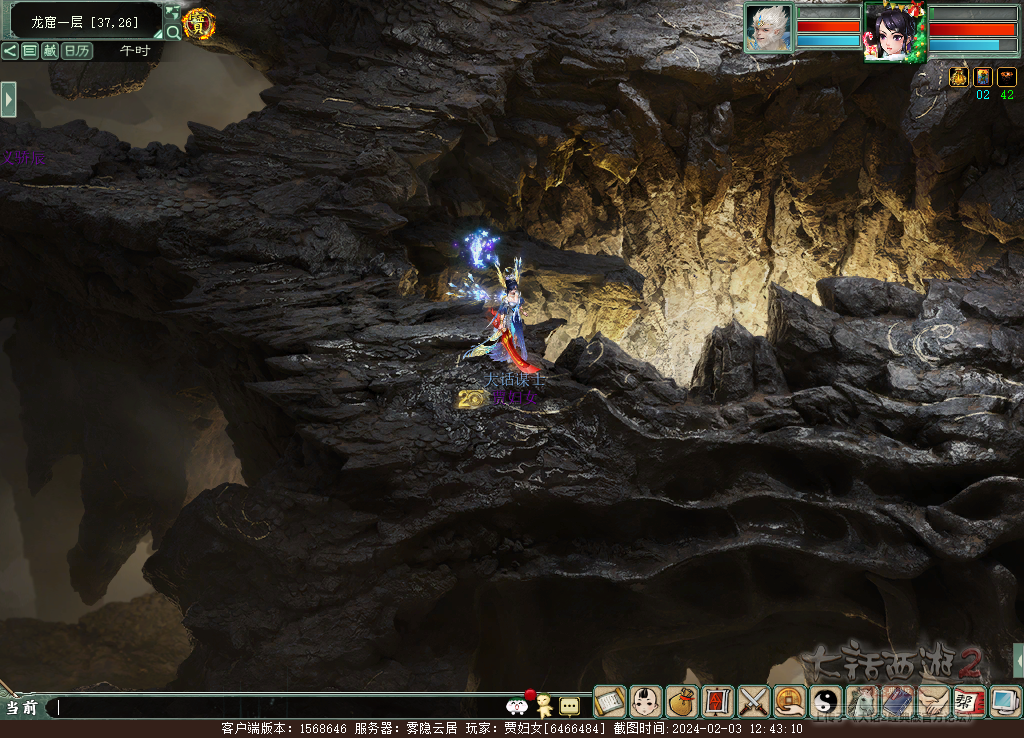Open the flaming 宝 treasure icon
Screen dimensions: 1024x738
[199, 23]
